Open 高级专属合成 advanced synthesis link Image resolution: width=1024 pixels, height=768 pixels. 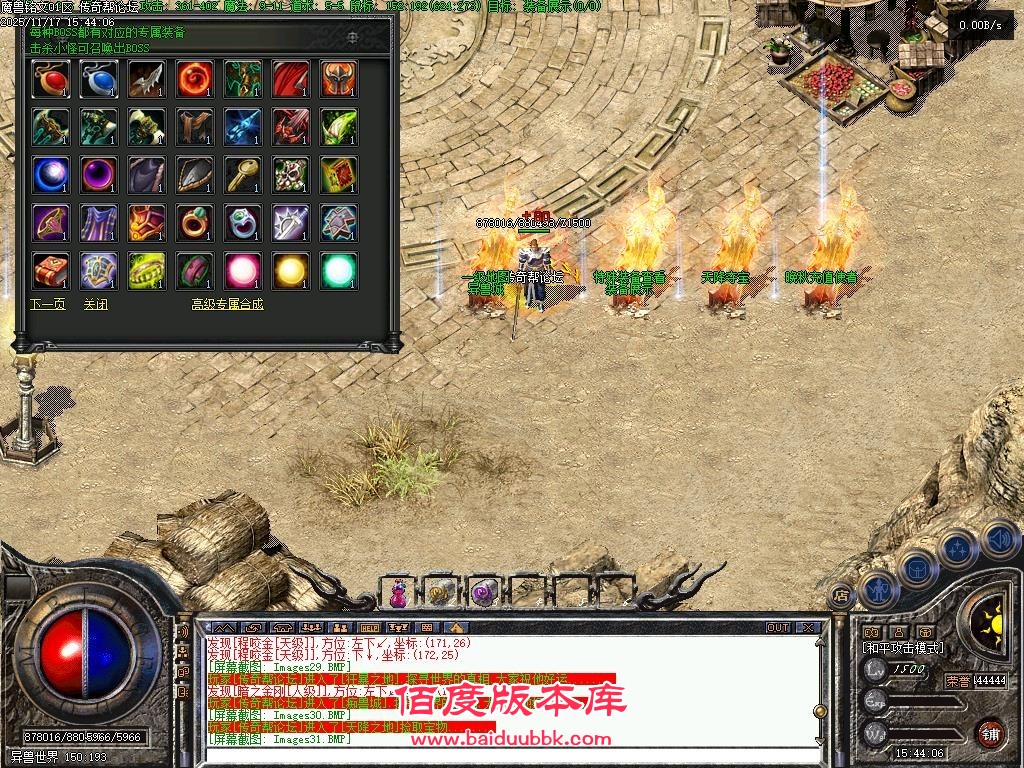(x=227, y=304)
